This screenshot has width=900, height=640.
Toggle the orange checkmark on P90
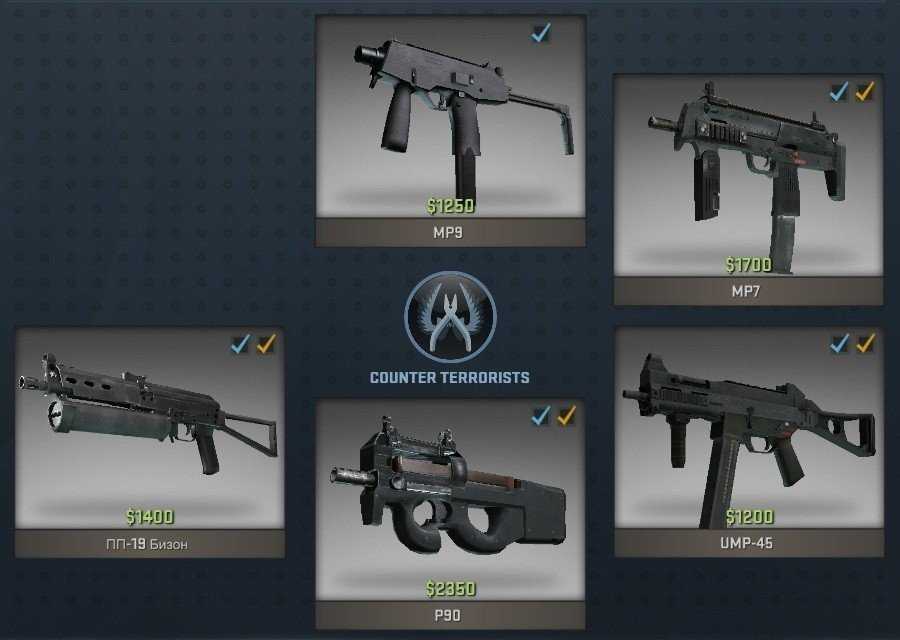click(567, 416)
